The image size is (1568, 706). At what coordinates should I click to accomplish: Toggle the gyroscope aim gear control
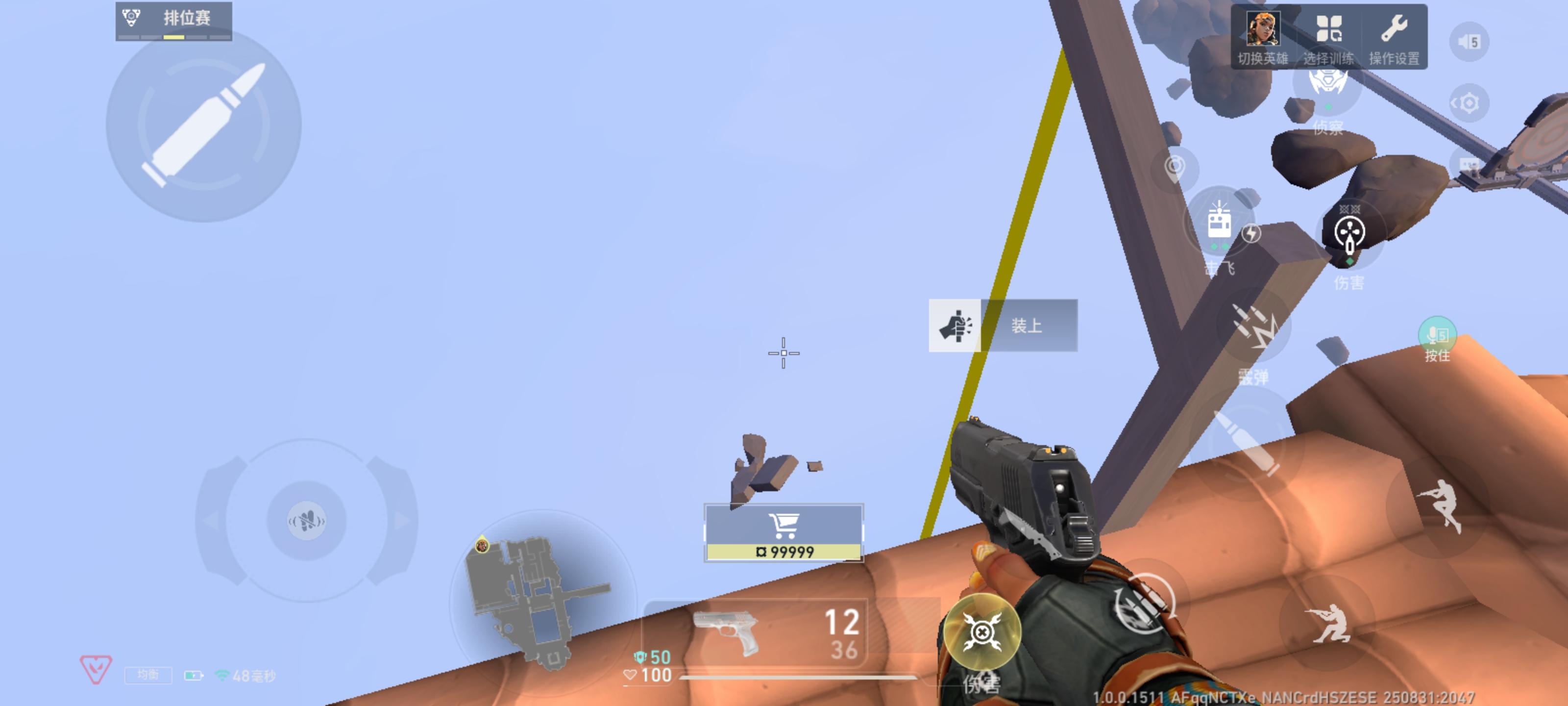pyautogui.click(x=1470, y=102)
